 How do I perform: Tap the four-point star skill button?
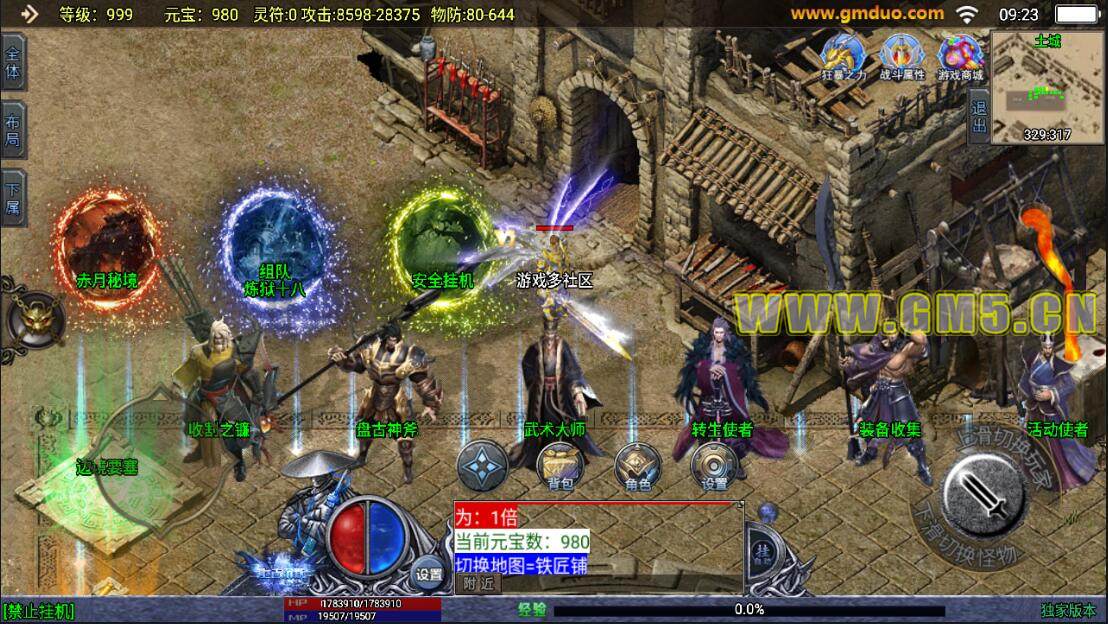(x=482, y=465)
